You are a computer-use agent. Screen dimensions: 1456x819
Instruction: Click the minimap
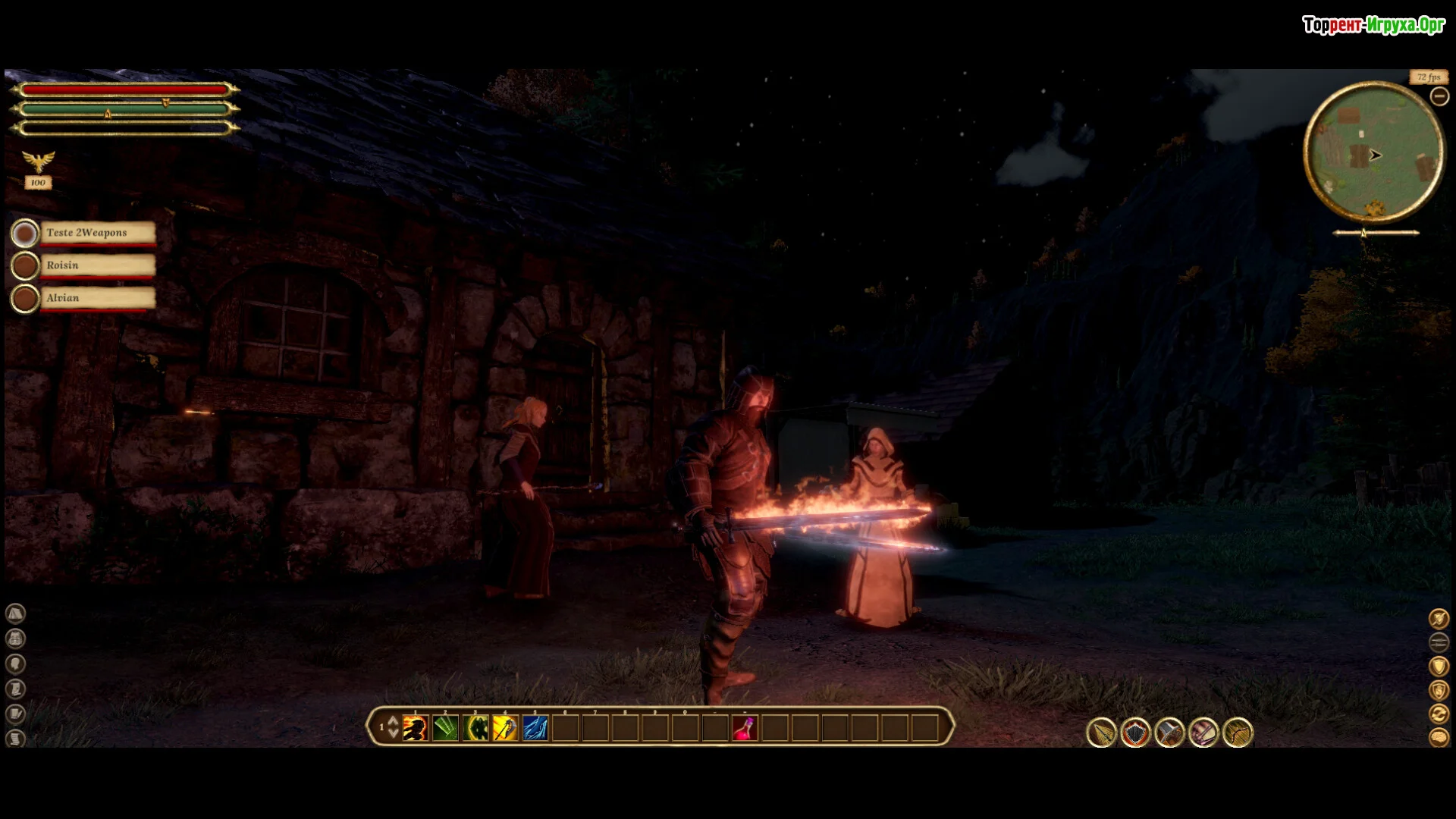1373,152
